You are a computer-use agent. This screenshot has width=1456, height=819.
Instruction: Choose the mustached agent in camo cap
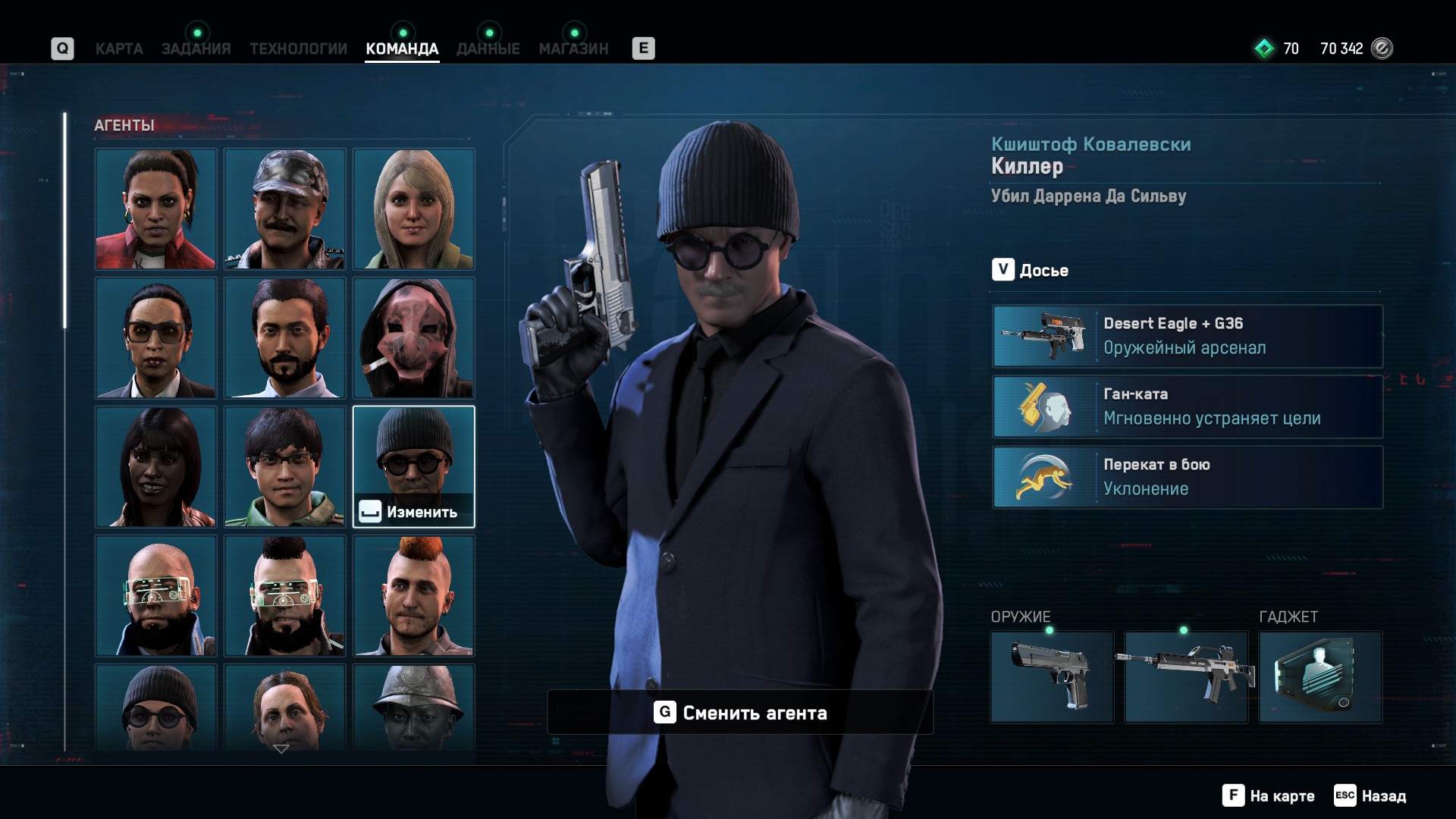tap(284, 209)
